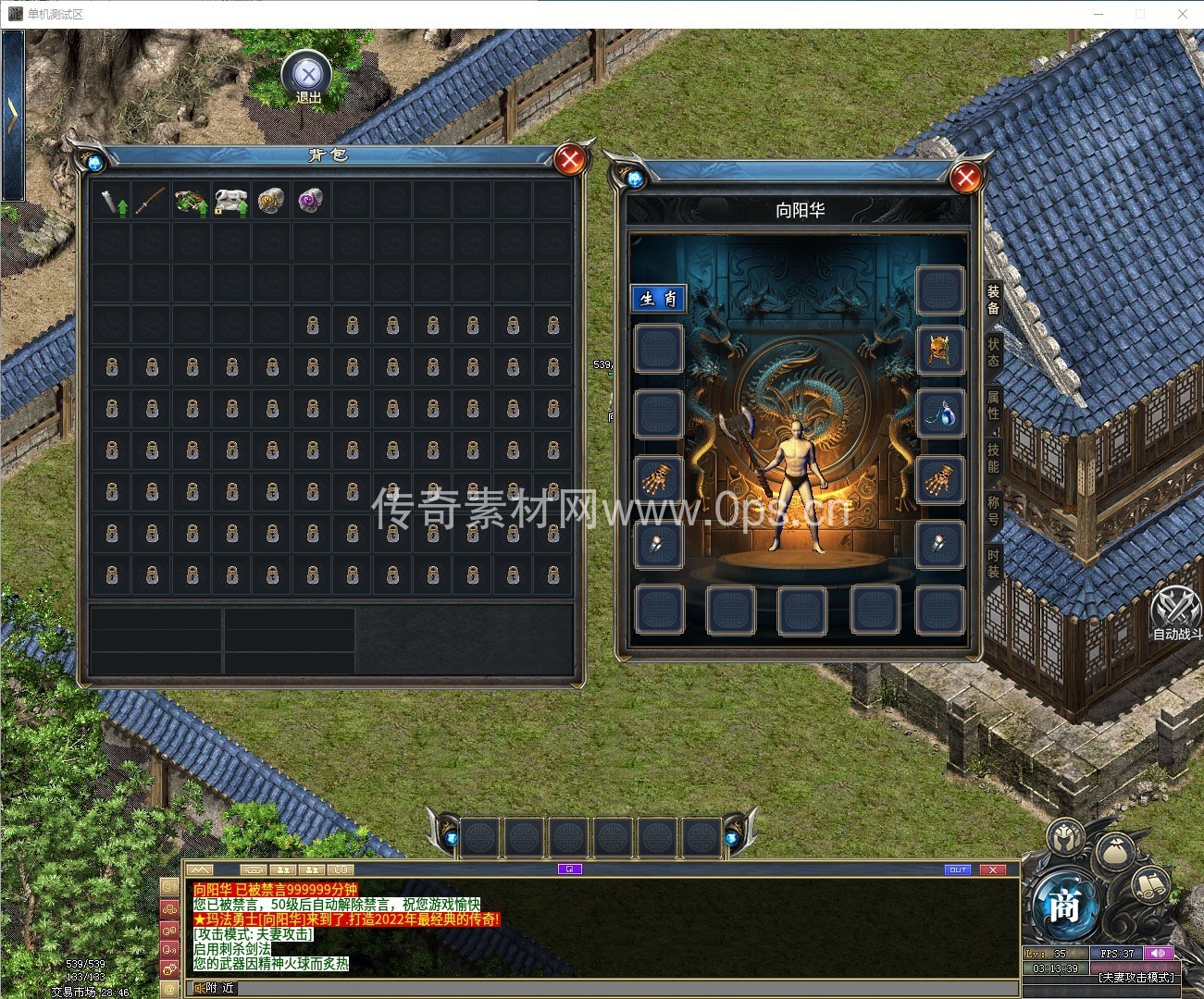Screen dimensions: 1204x999
Task: Select the orange swirl stone in the bag
Action: click(x=270, y=200)
